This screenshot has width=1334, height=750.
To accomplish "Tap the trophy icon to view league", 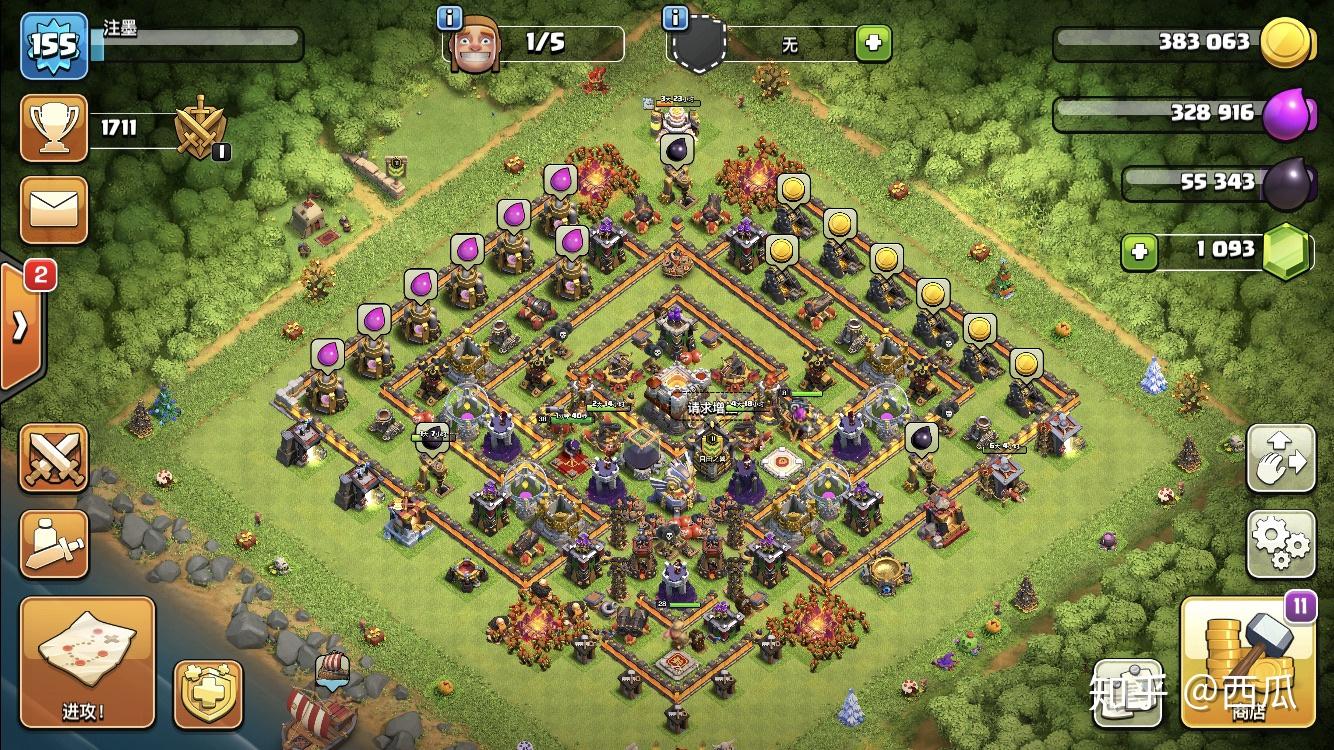I will (54, 127).
